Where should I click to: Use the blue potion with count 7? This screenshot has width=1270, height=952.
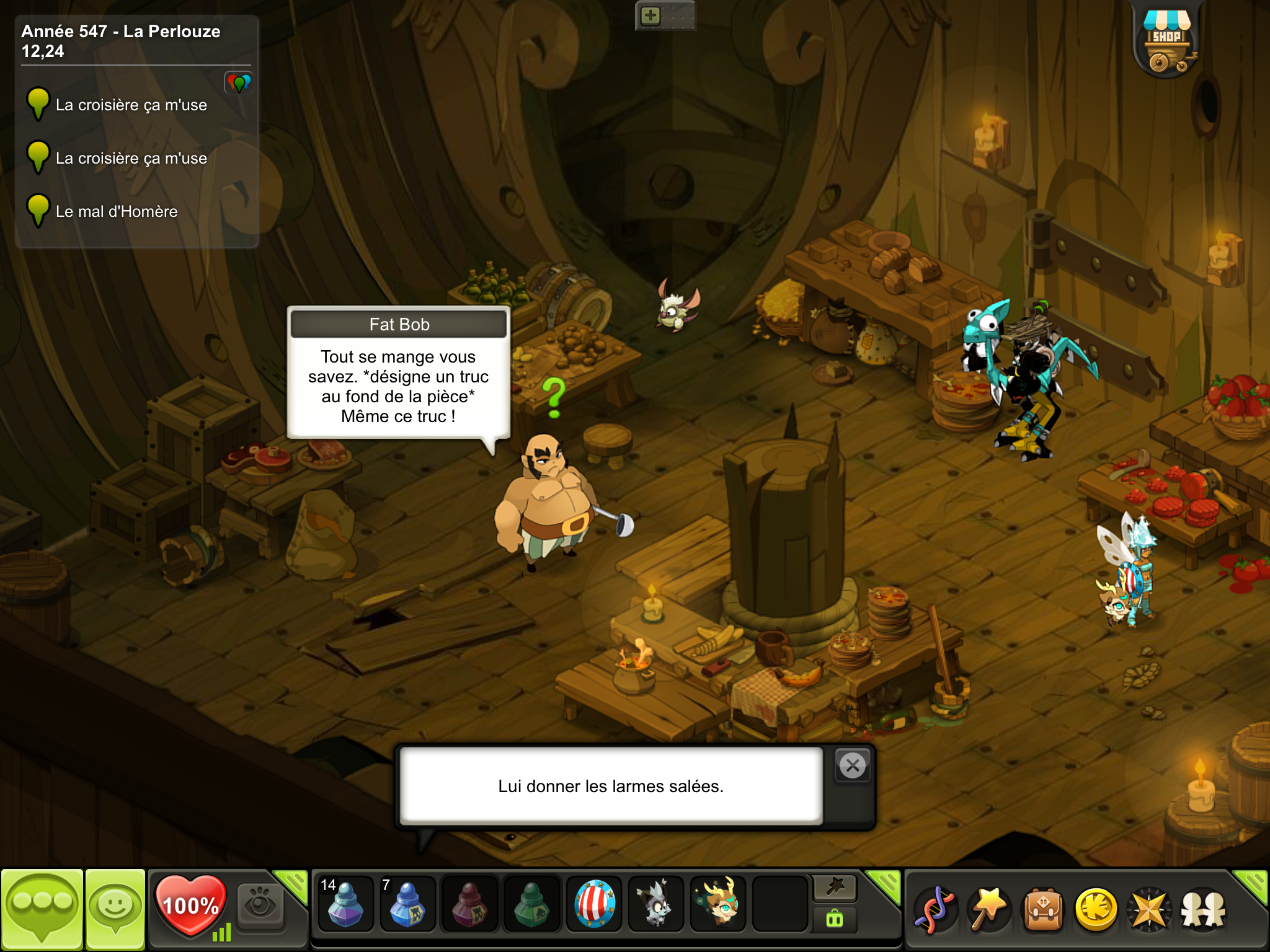pos(407,904)
